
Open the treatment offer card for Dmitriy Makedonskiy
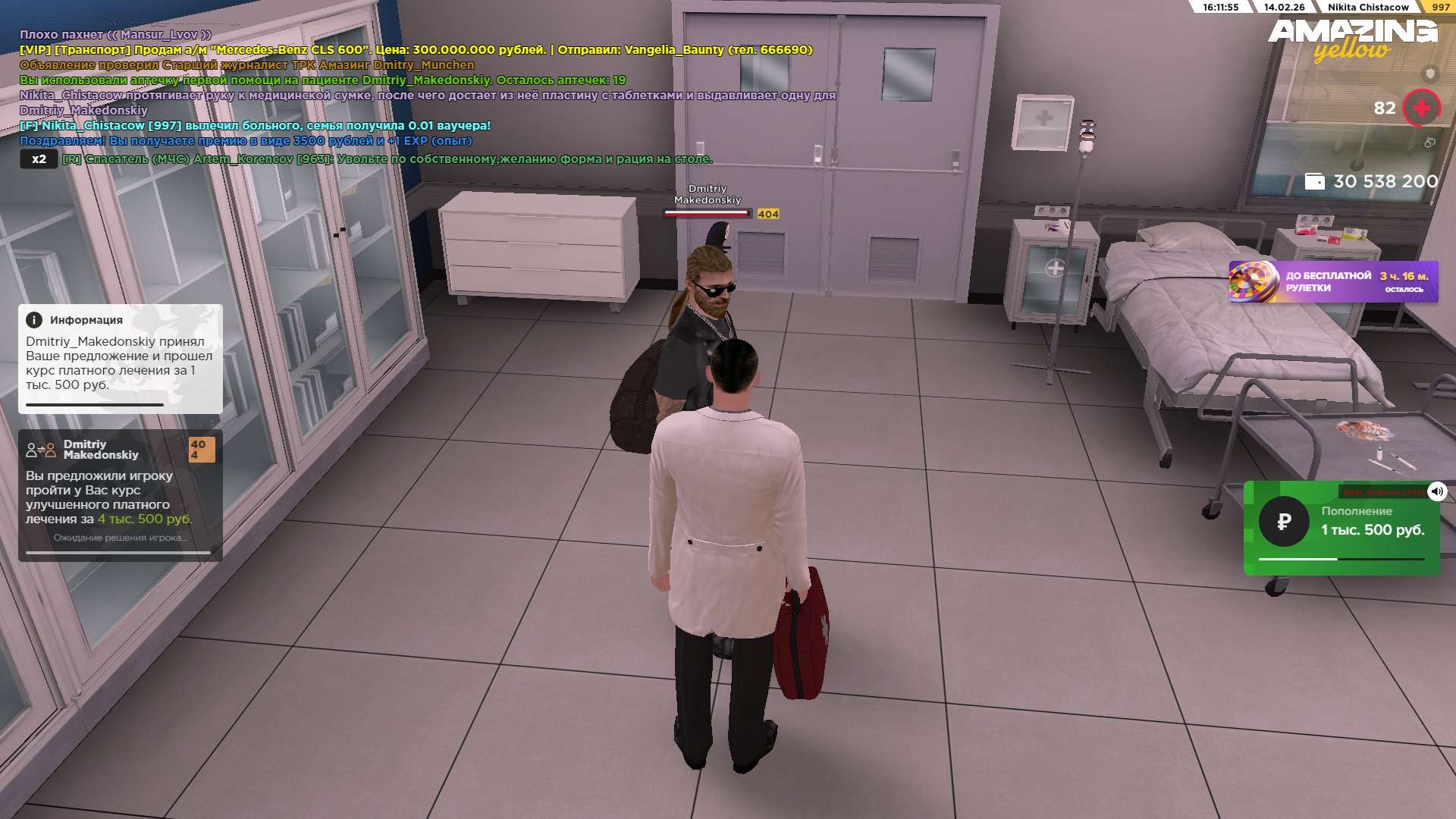click(120, 494)
